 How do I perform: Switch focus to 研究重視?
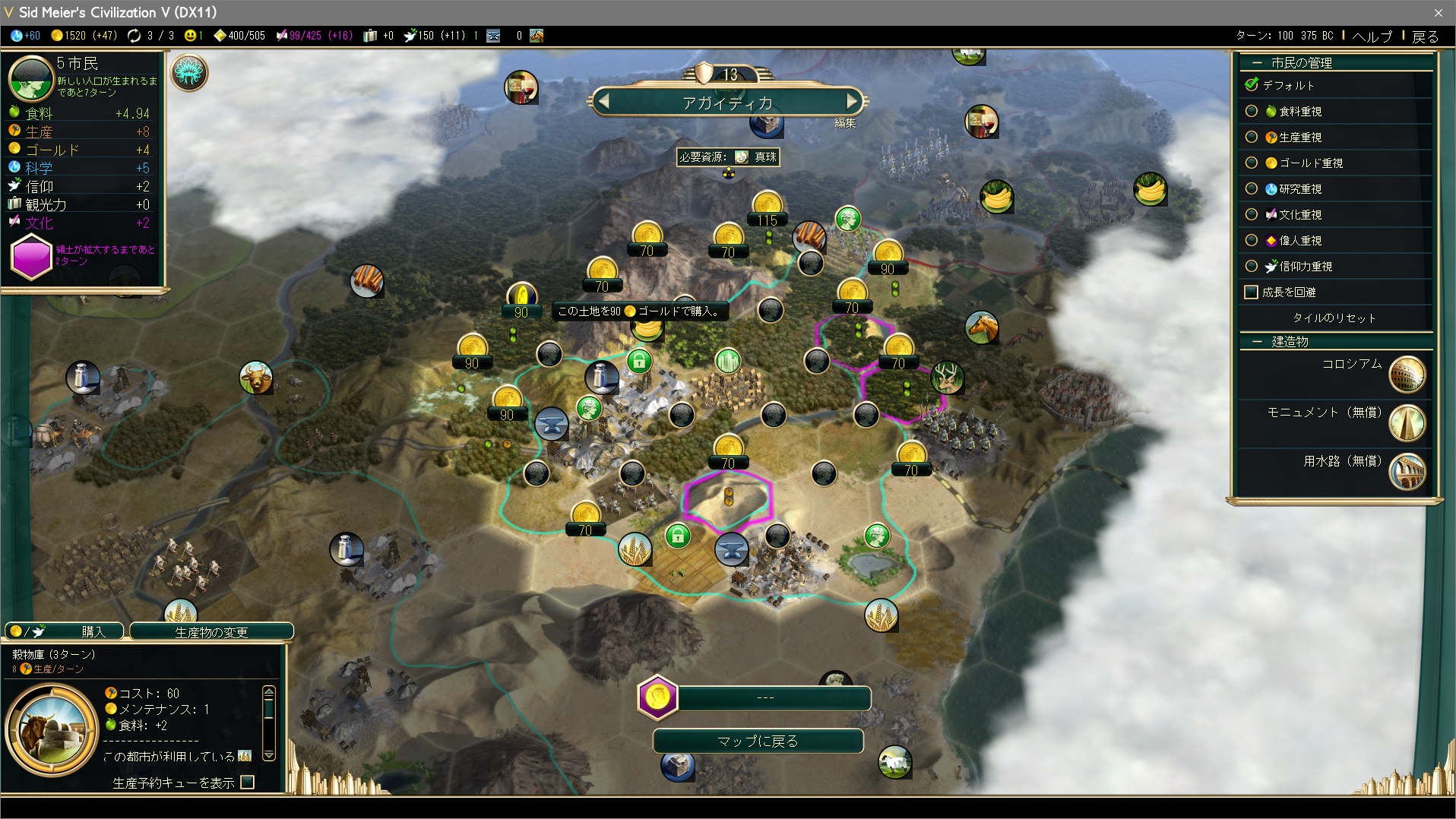(x=1252, y=189)
